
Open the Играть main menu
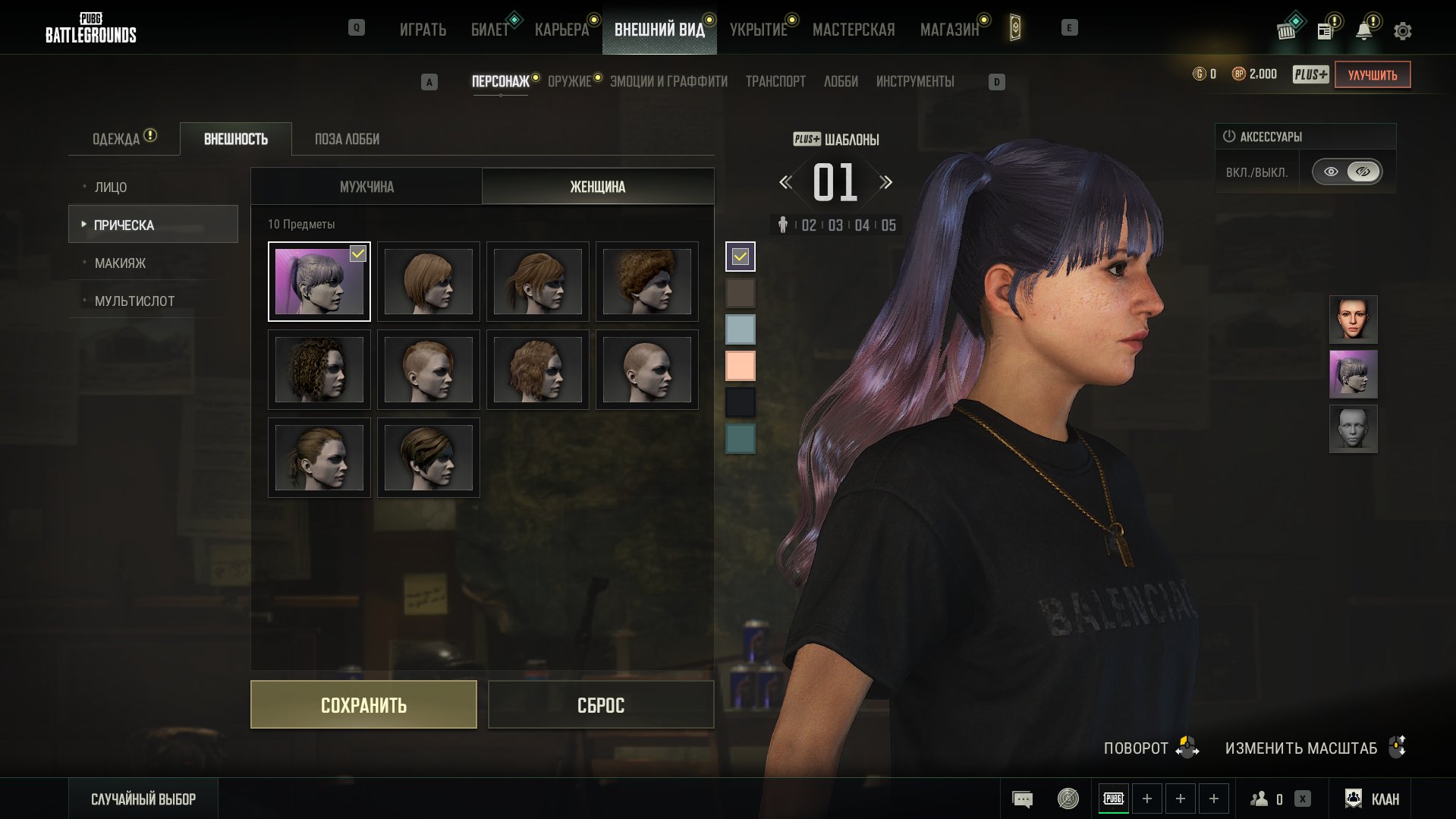[x=423, y=30]
